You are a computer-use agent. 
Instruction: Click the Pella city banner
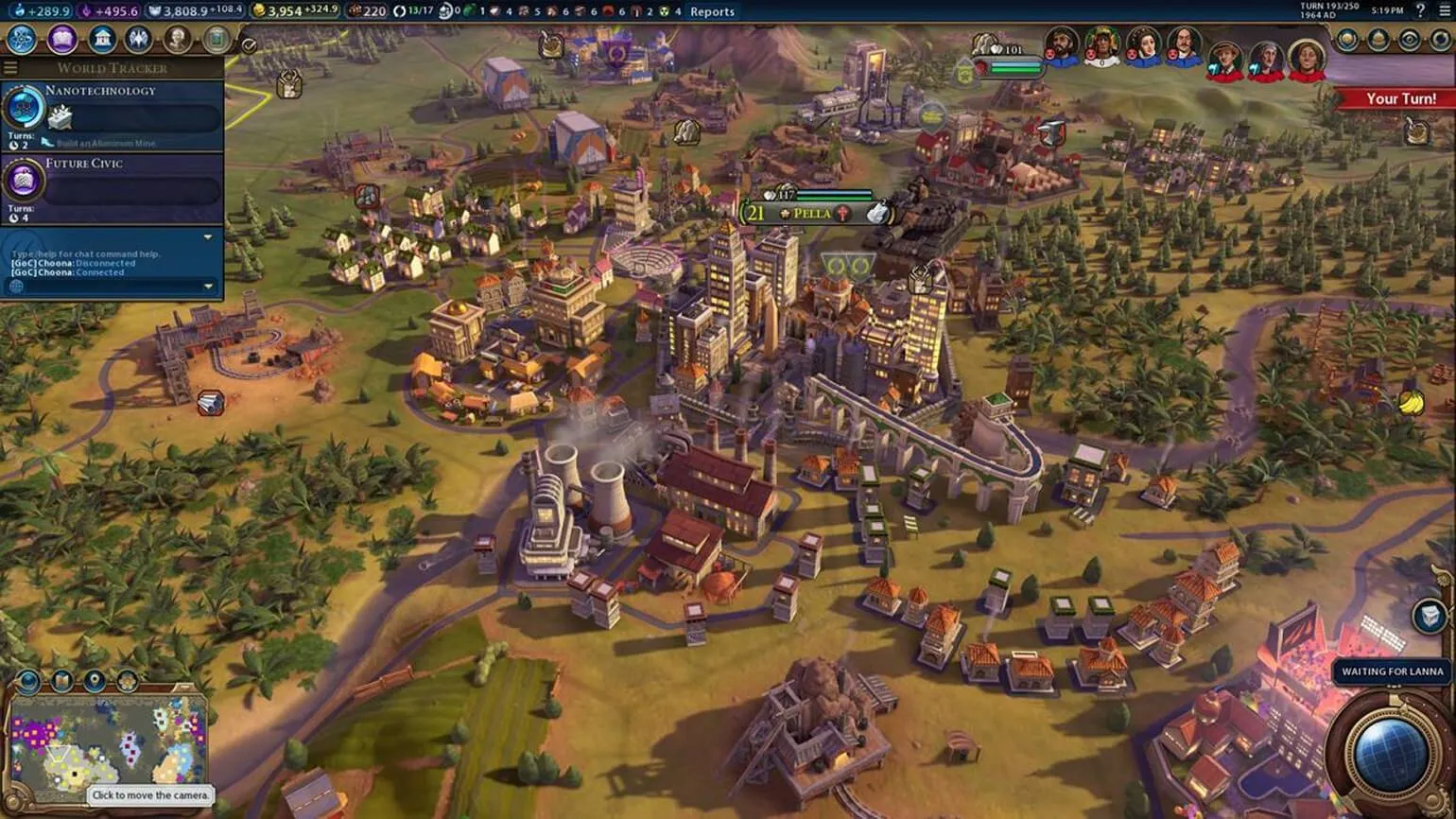[811, 214]
